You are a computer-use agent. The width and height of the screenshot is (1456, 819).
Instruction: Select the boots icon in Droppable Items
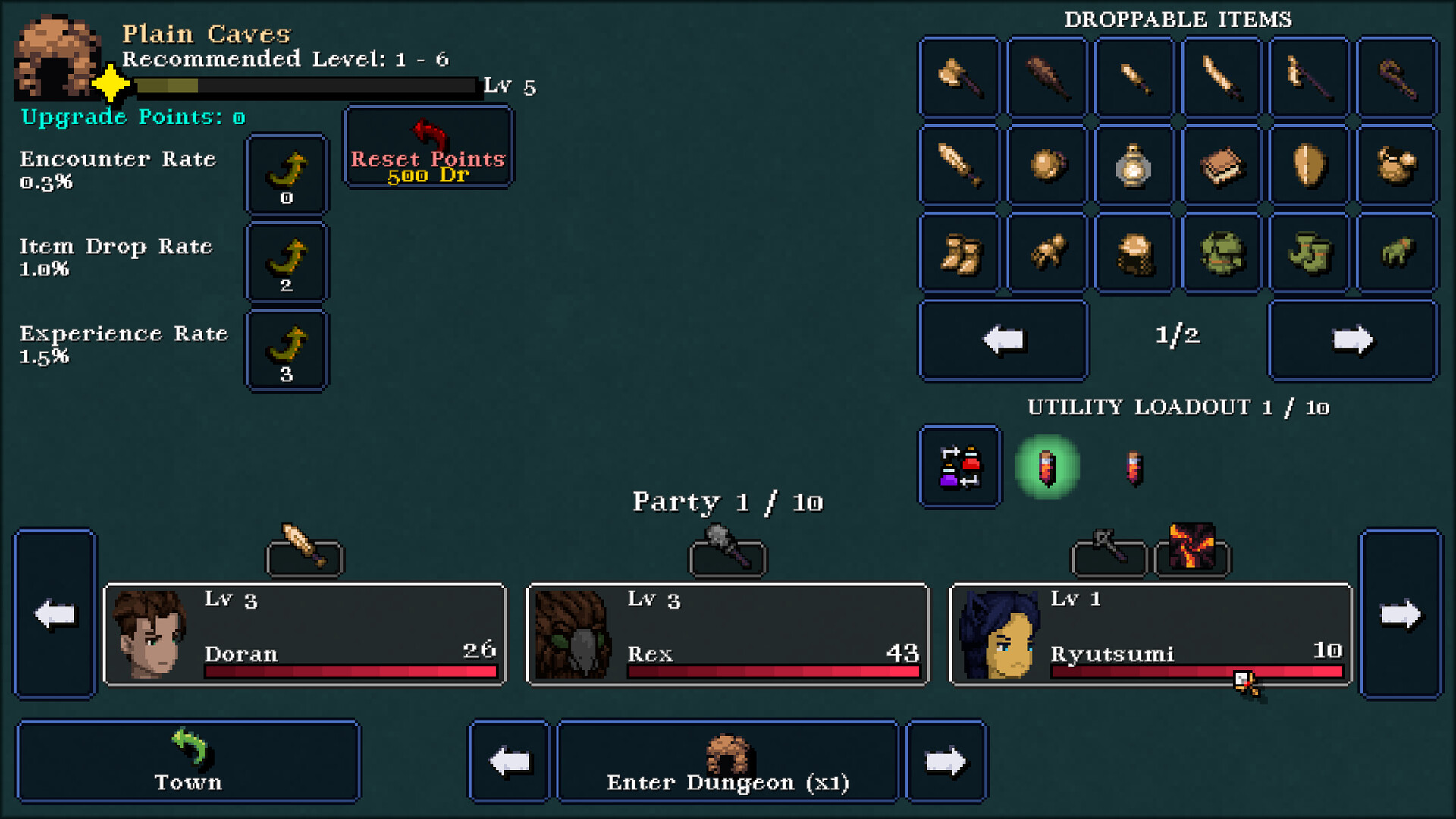(x=958, y=253)
